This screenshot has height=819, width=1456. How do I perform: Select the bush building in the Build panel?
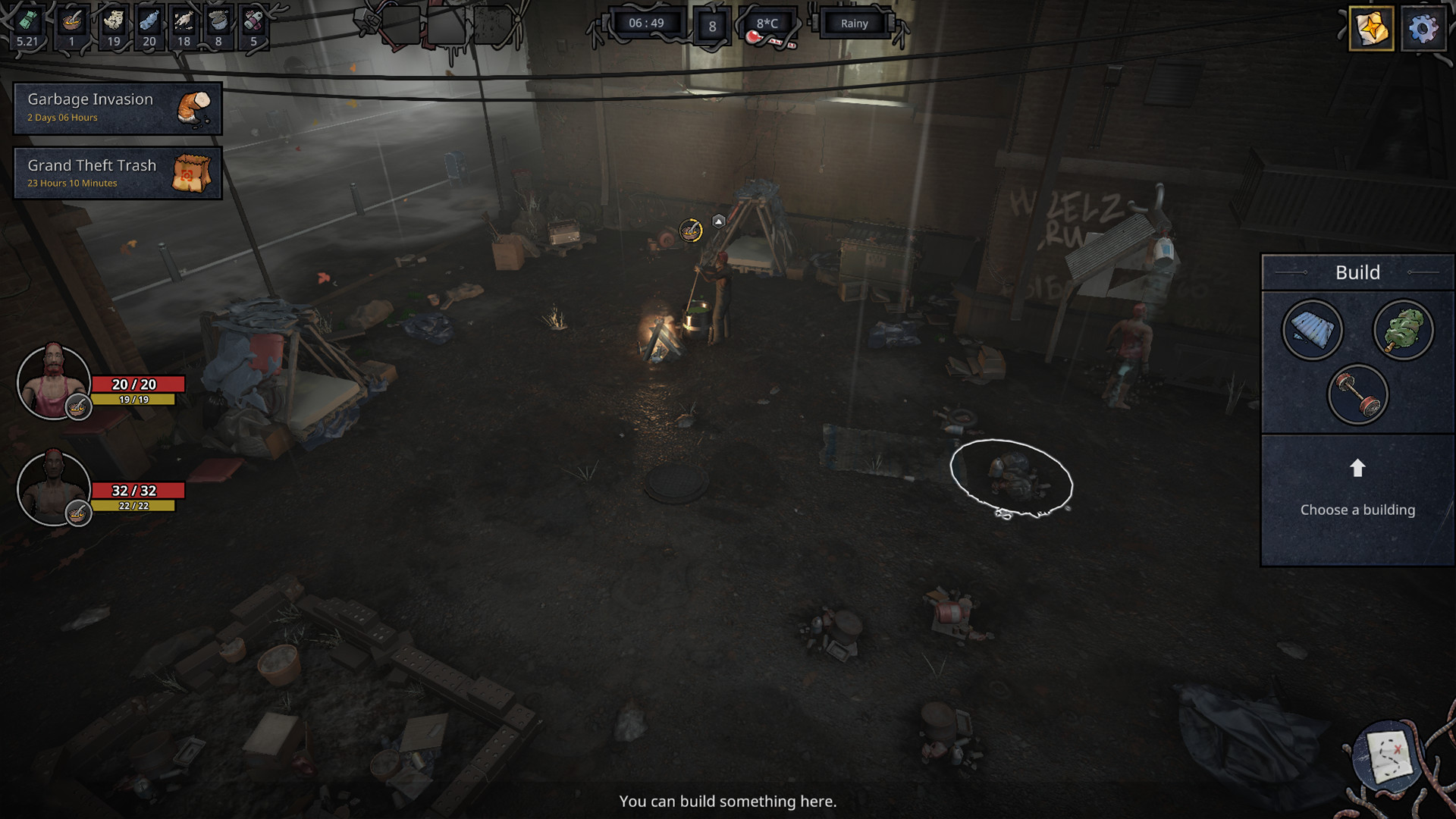pos(1404,329)
